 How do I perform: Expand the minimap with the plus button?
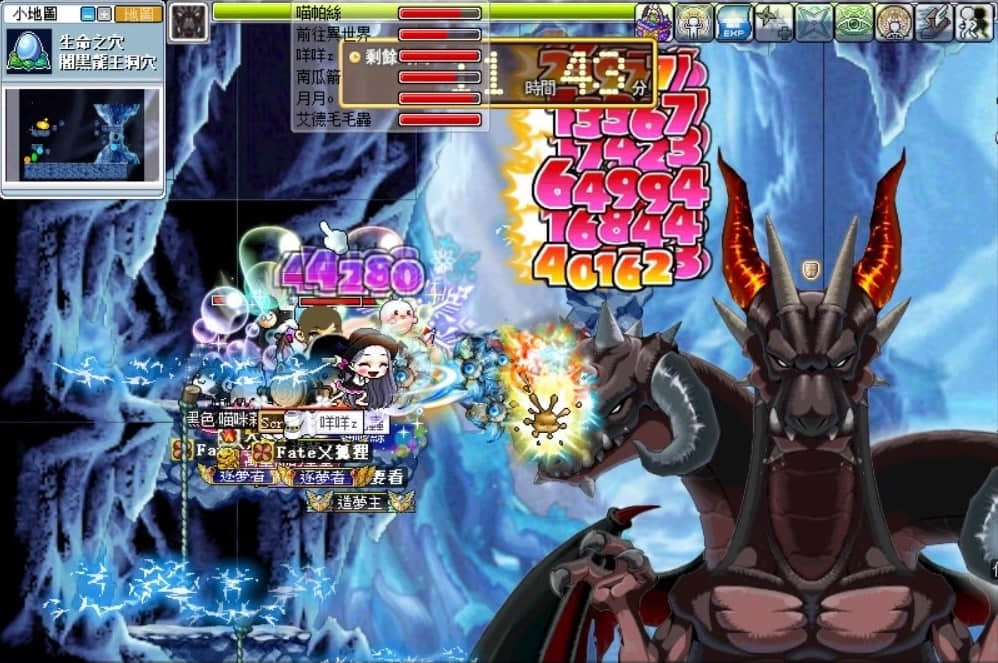coord(103,14)
